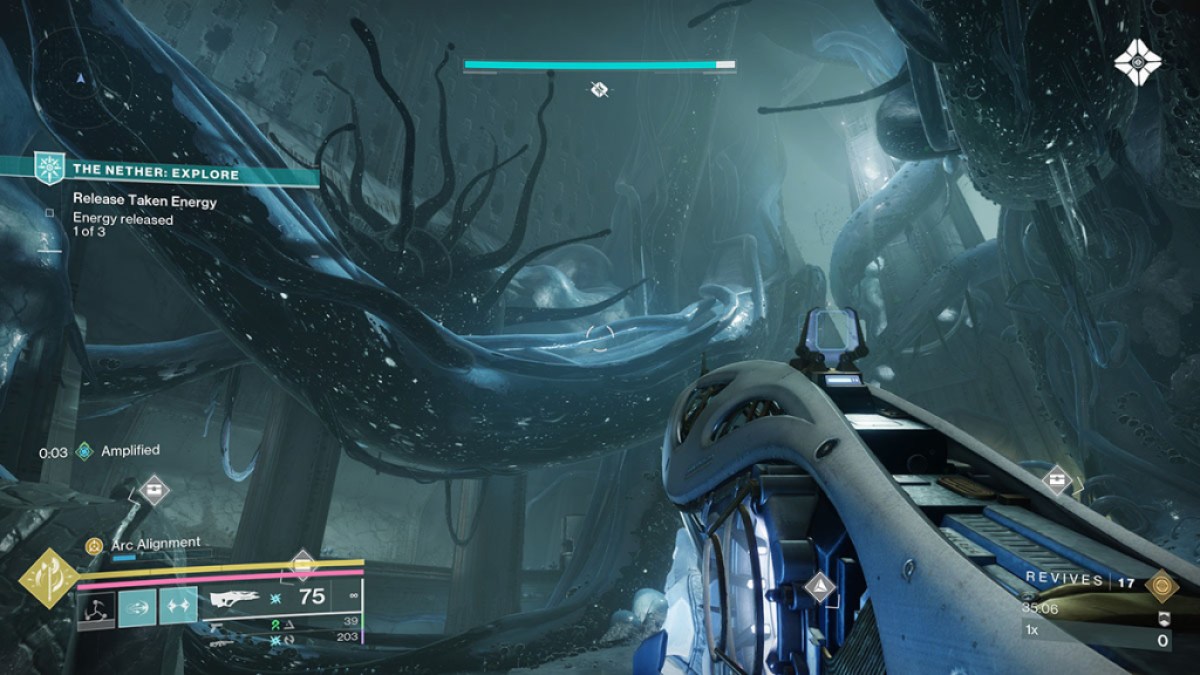Activate the teal melee ability icon

[137, 607]
